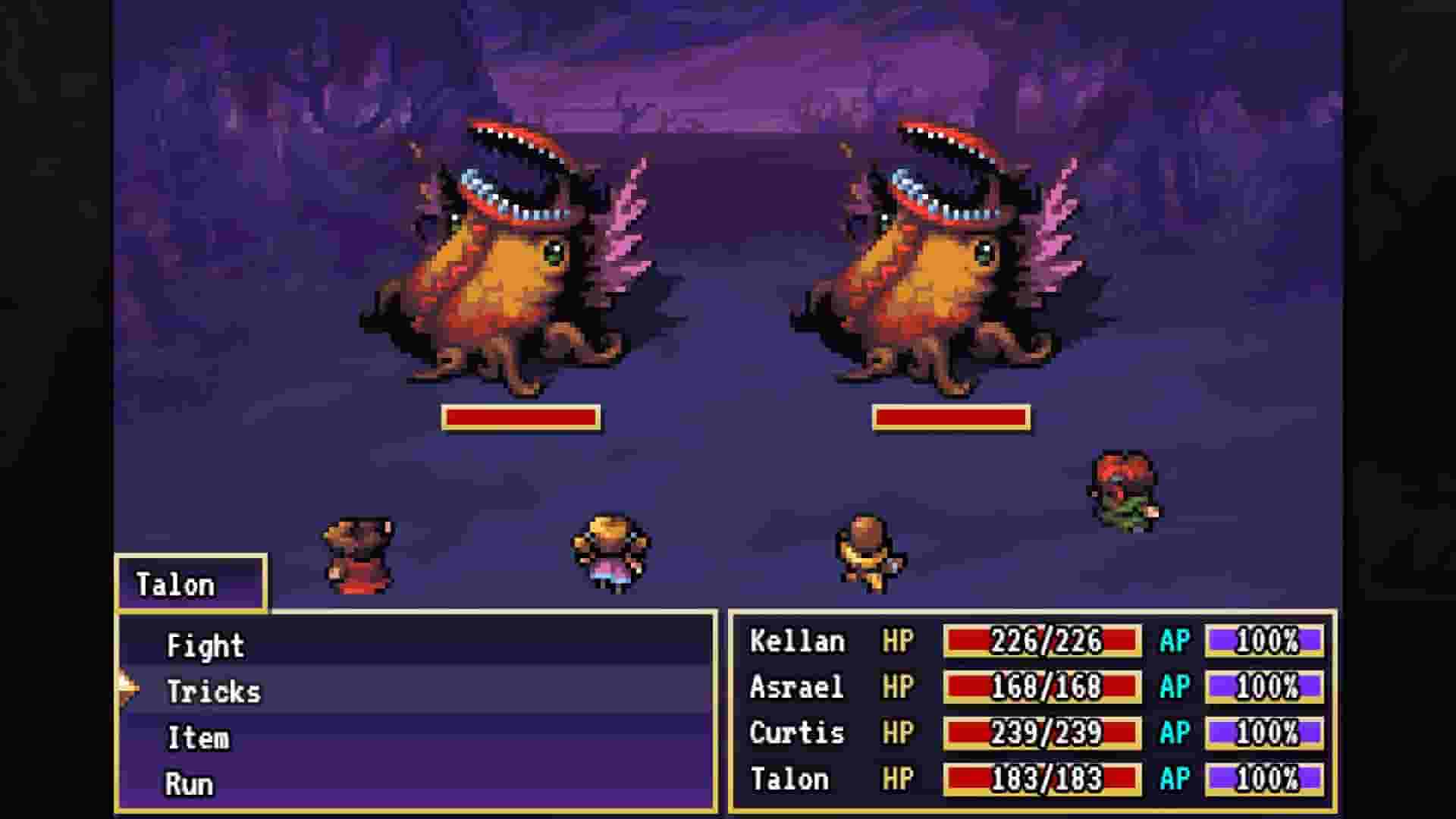Select the Tricks command
The image size is (1456, 819).
click(215, 692)
